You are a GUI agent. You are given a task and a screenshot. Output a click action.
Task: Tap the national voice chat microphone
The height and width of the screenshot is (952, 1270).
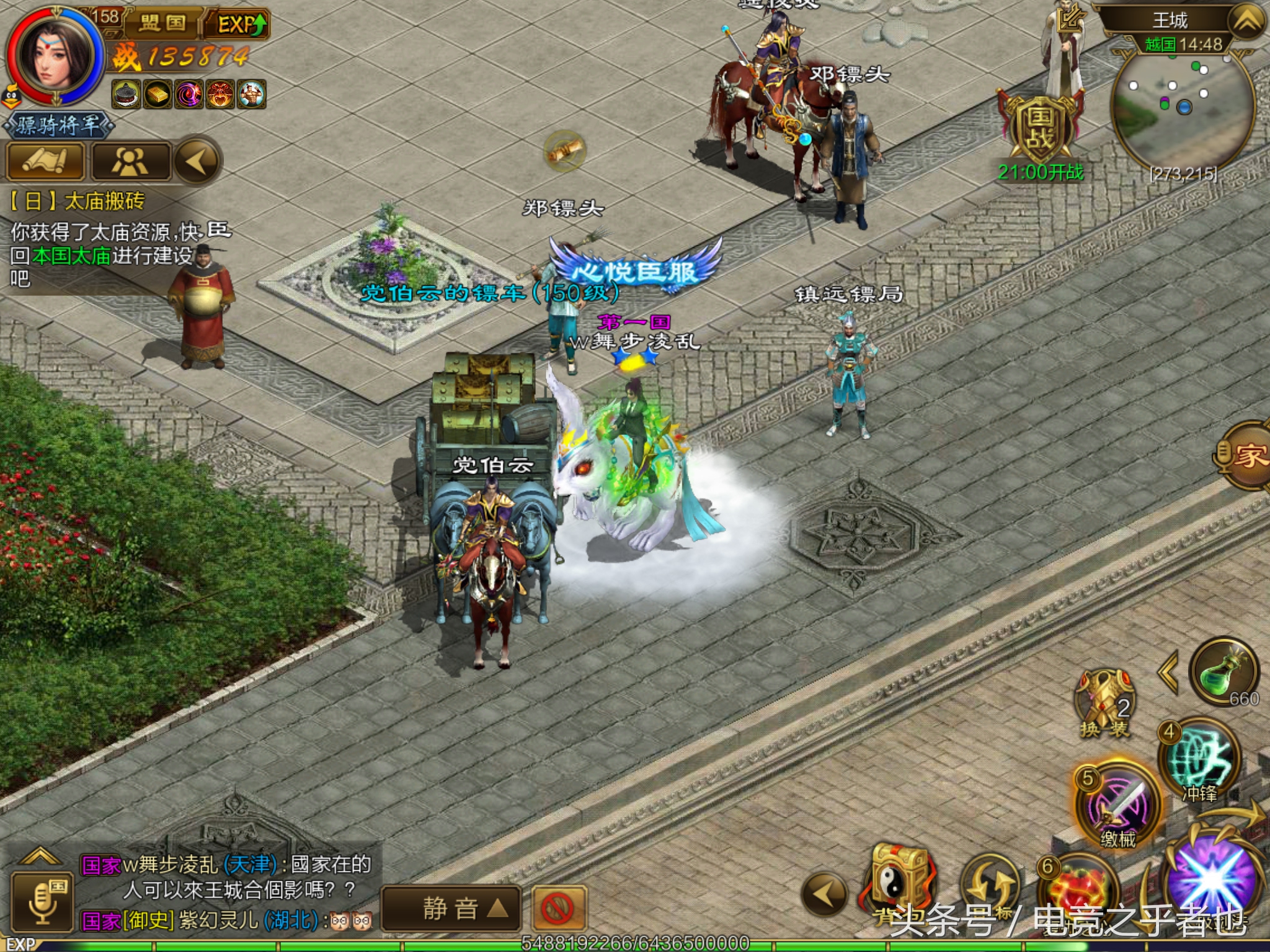point(43,901)
